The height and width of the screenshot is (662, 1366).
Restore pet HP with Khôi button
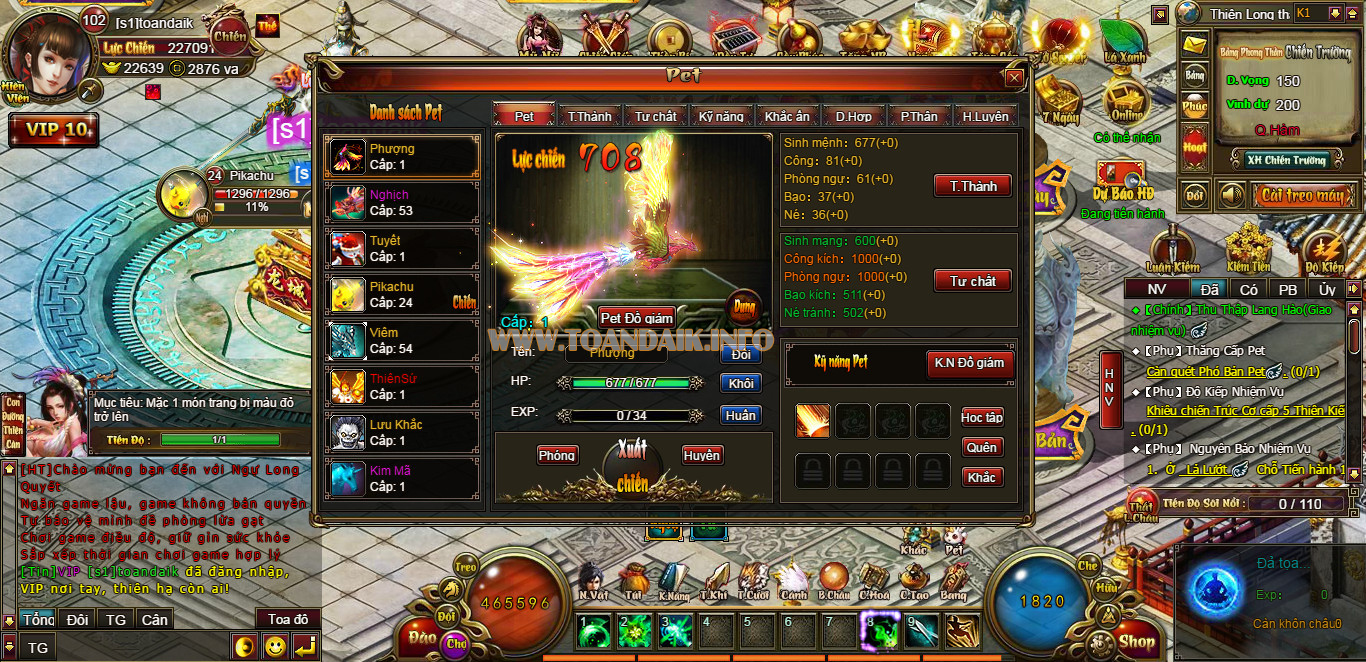pyautogui.click(x=740, y=384)
